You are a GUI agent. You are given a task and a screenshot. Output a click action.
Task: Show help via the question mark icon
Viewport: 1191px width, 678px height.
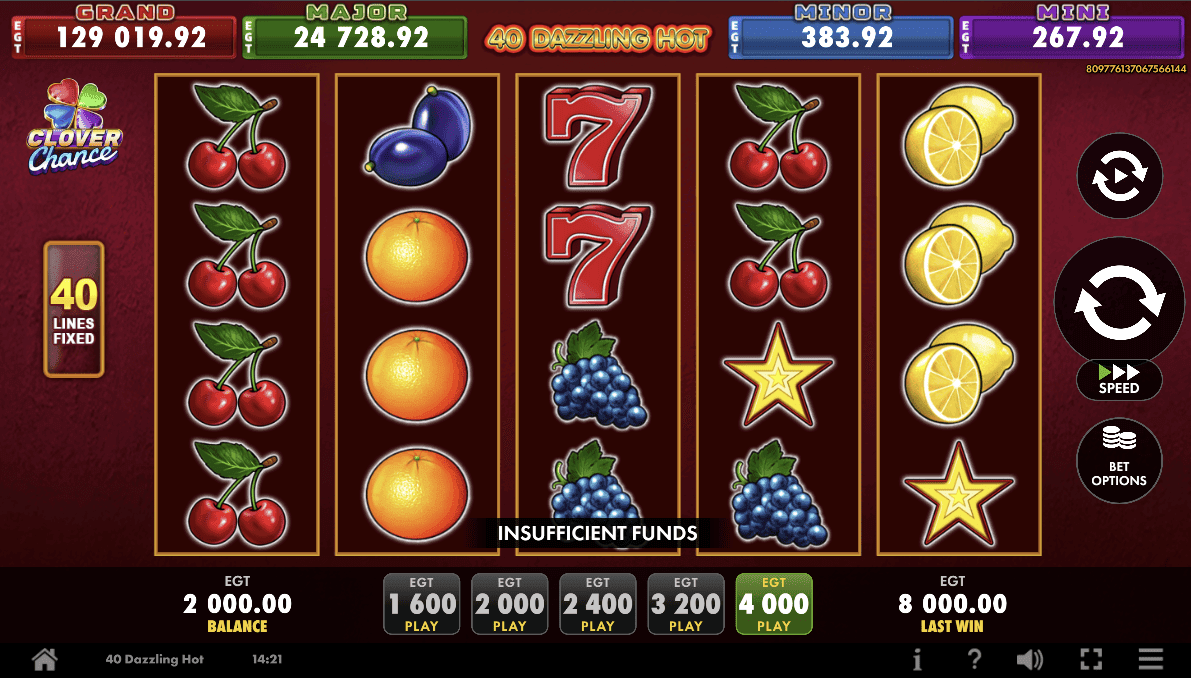click(974, 660)
